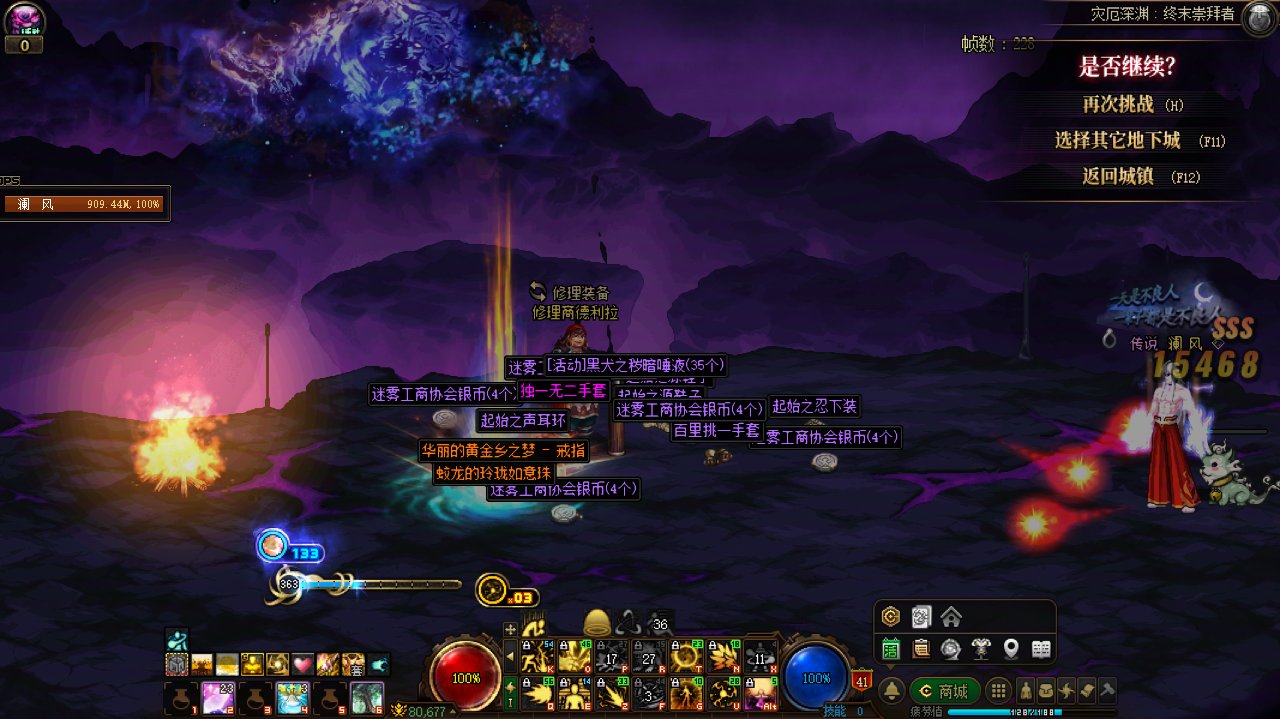Activate the skill bound to Alt
The height and width of the screenshot is (719, 1280).
click(761, 692)
